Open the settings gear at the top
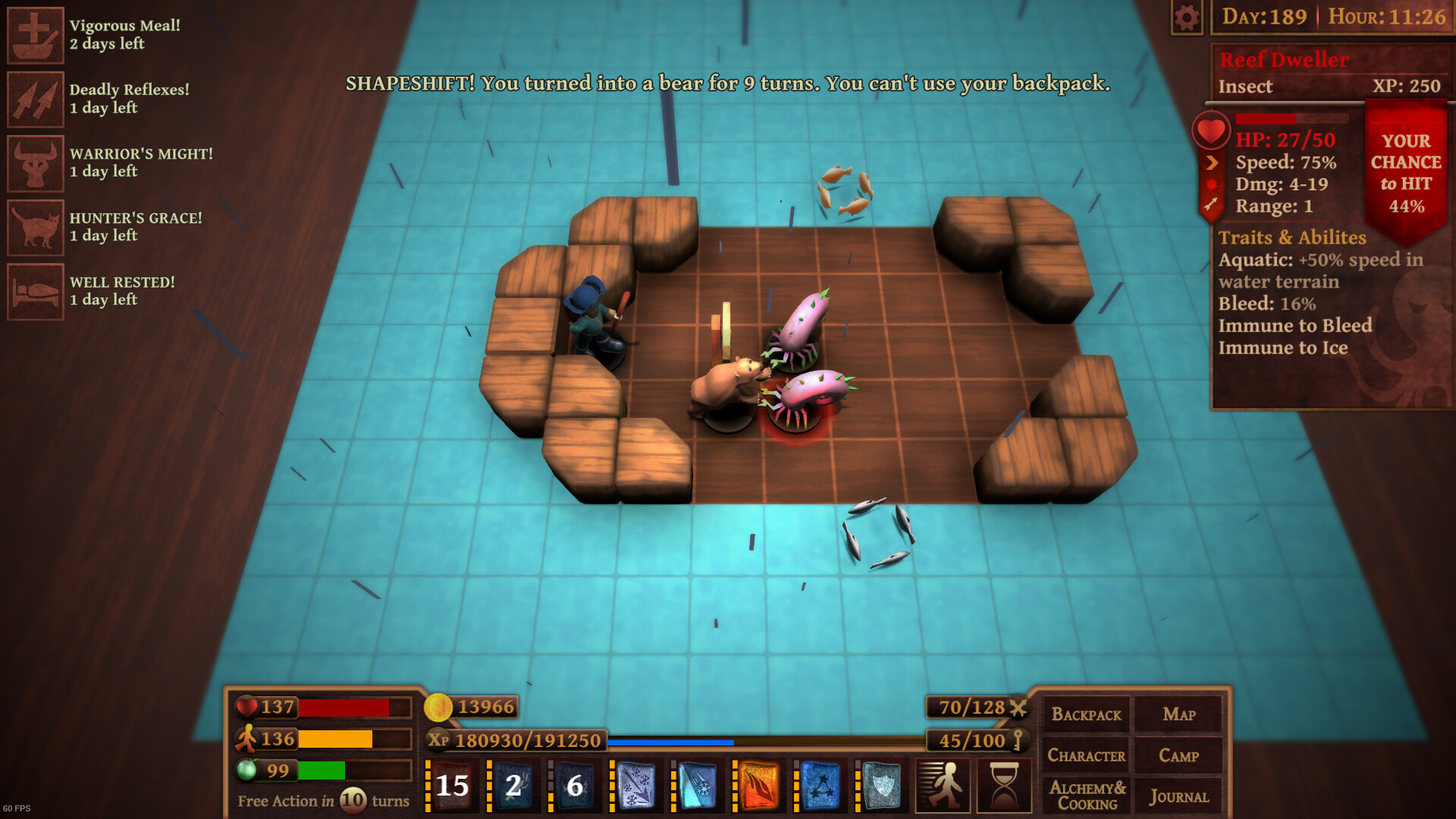 (1188, 16)
